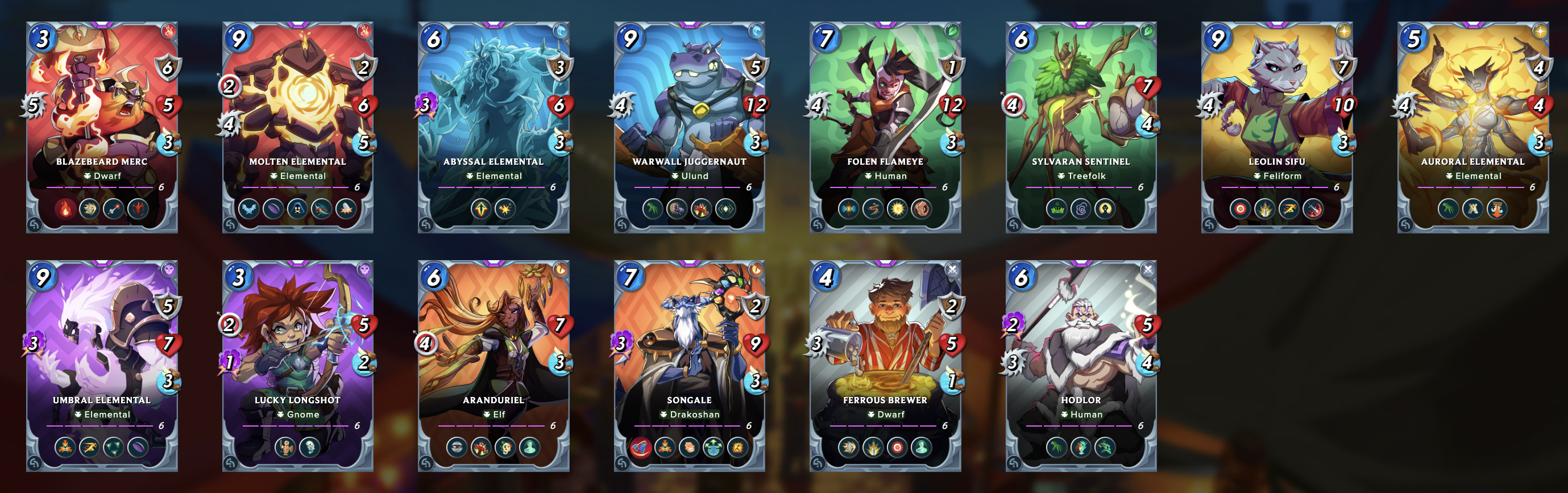Open the Auroral Elemental card
Screen dimensions: 1568x493
(x=1472, y=110)
